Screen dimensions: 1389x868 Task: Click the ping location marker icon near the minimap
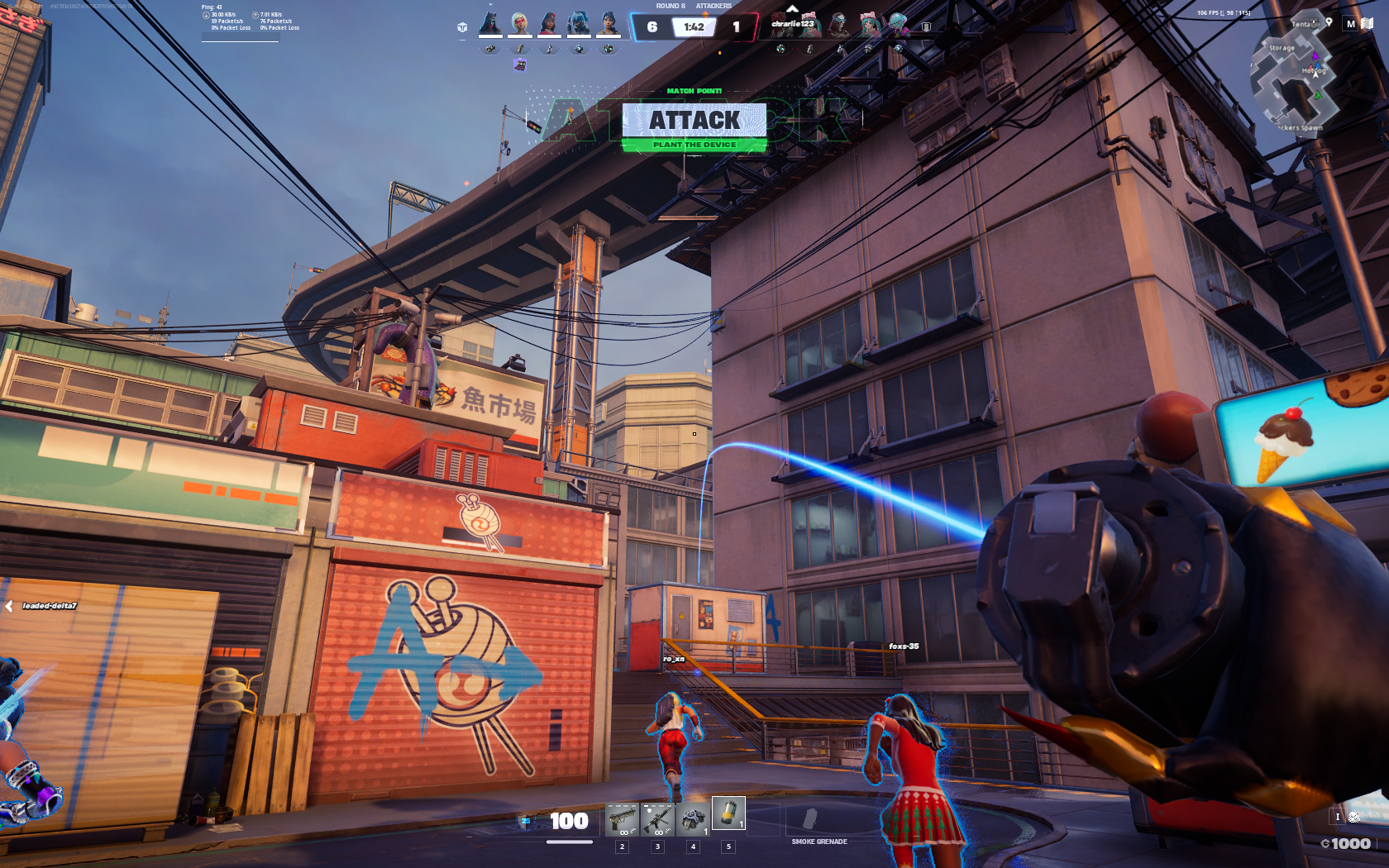click(x=1329, y=22)
